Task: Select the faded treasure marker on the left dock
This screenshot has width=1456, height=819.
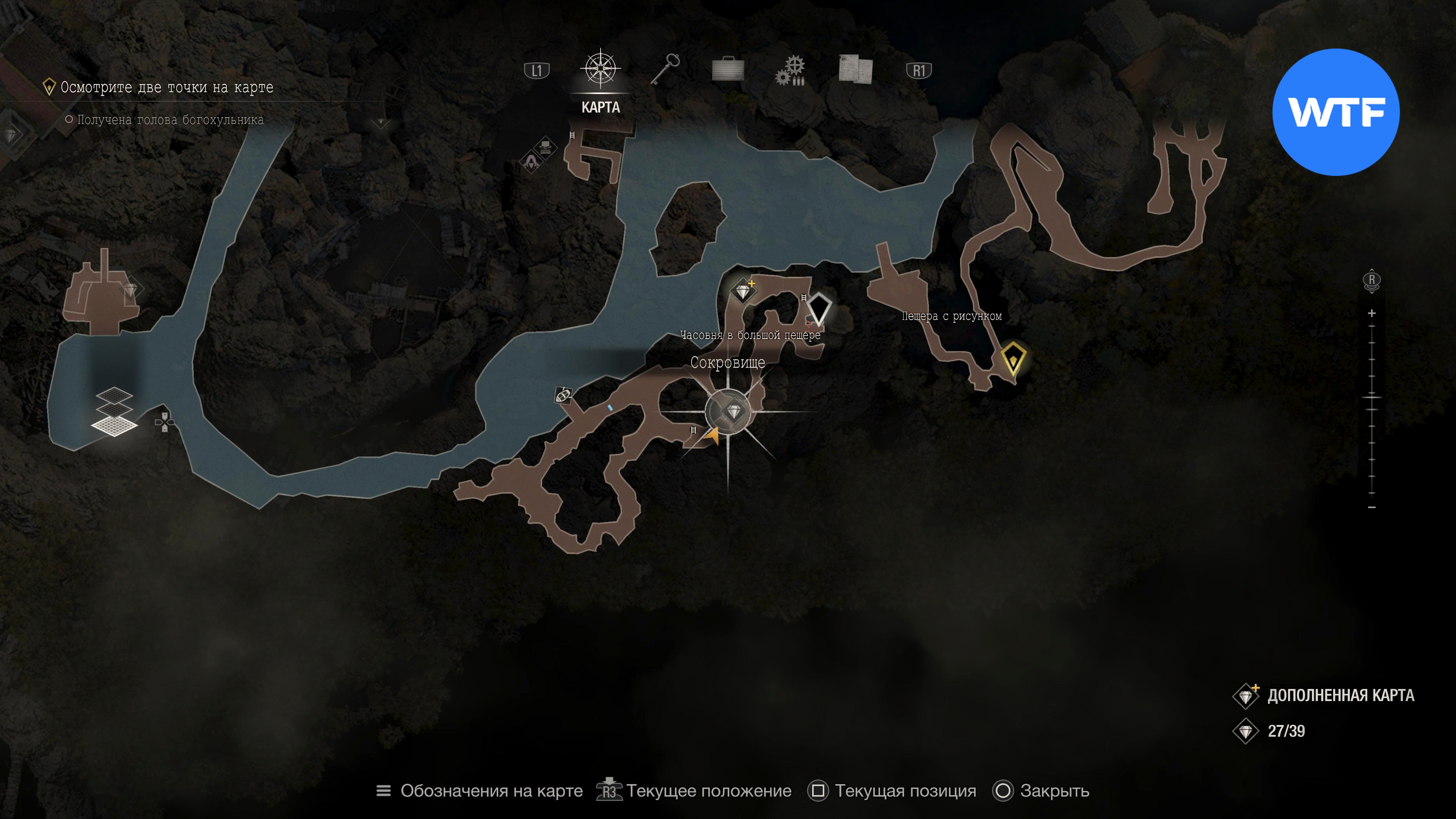Action: tap(130, 290)
